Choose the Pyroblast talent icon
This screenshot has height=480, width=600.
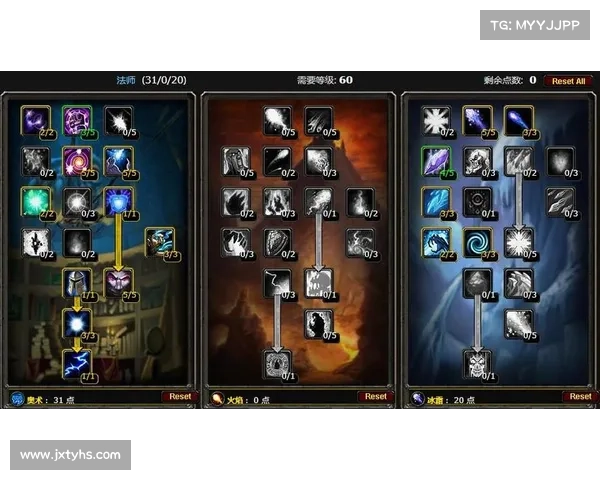click(319, 201)
